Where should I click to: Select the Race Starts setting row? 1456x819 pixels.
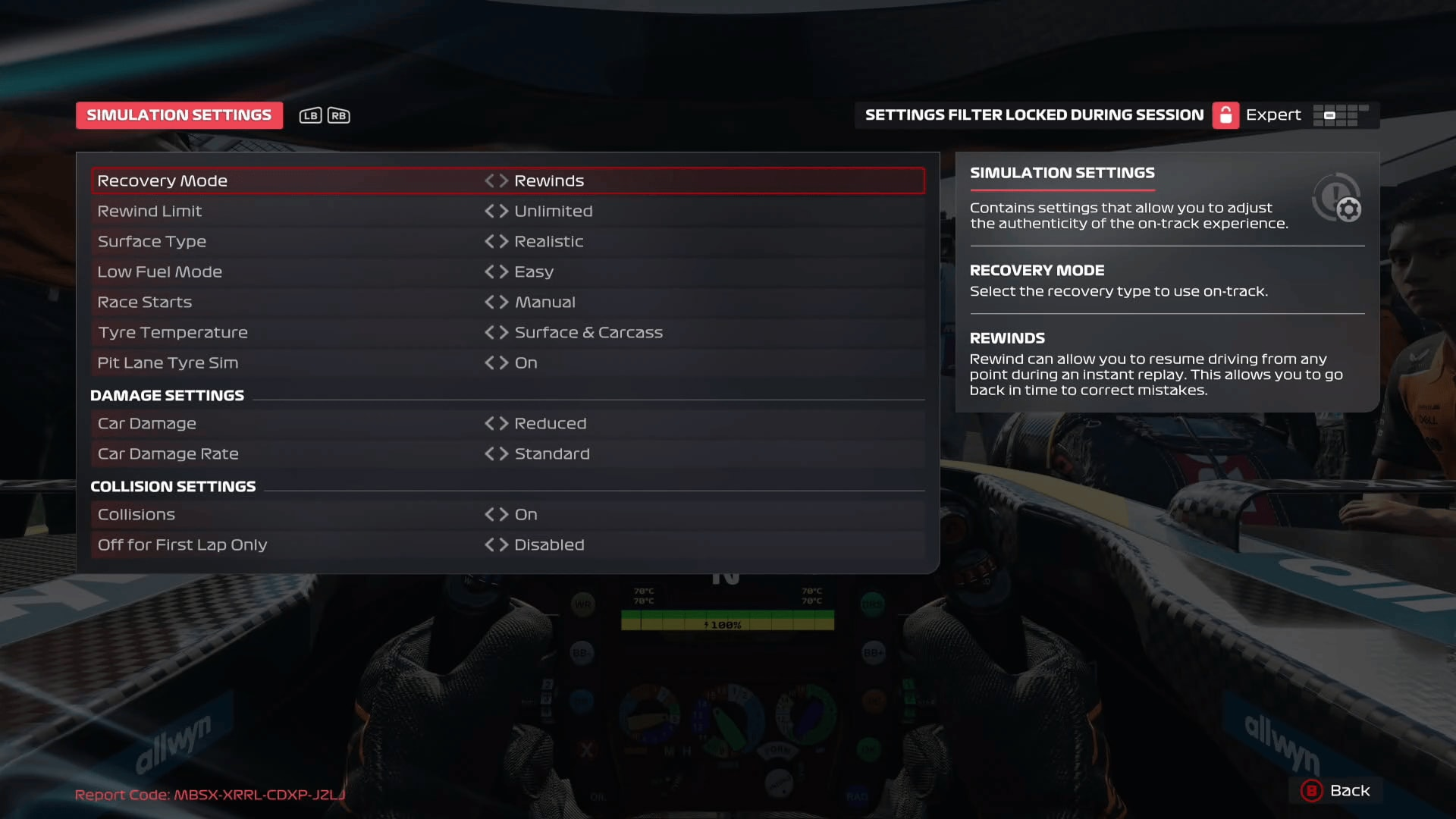click(303, 302)
